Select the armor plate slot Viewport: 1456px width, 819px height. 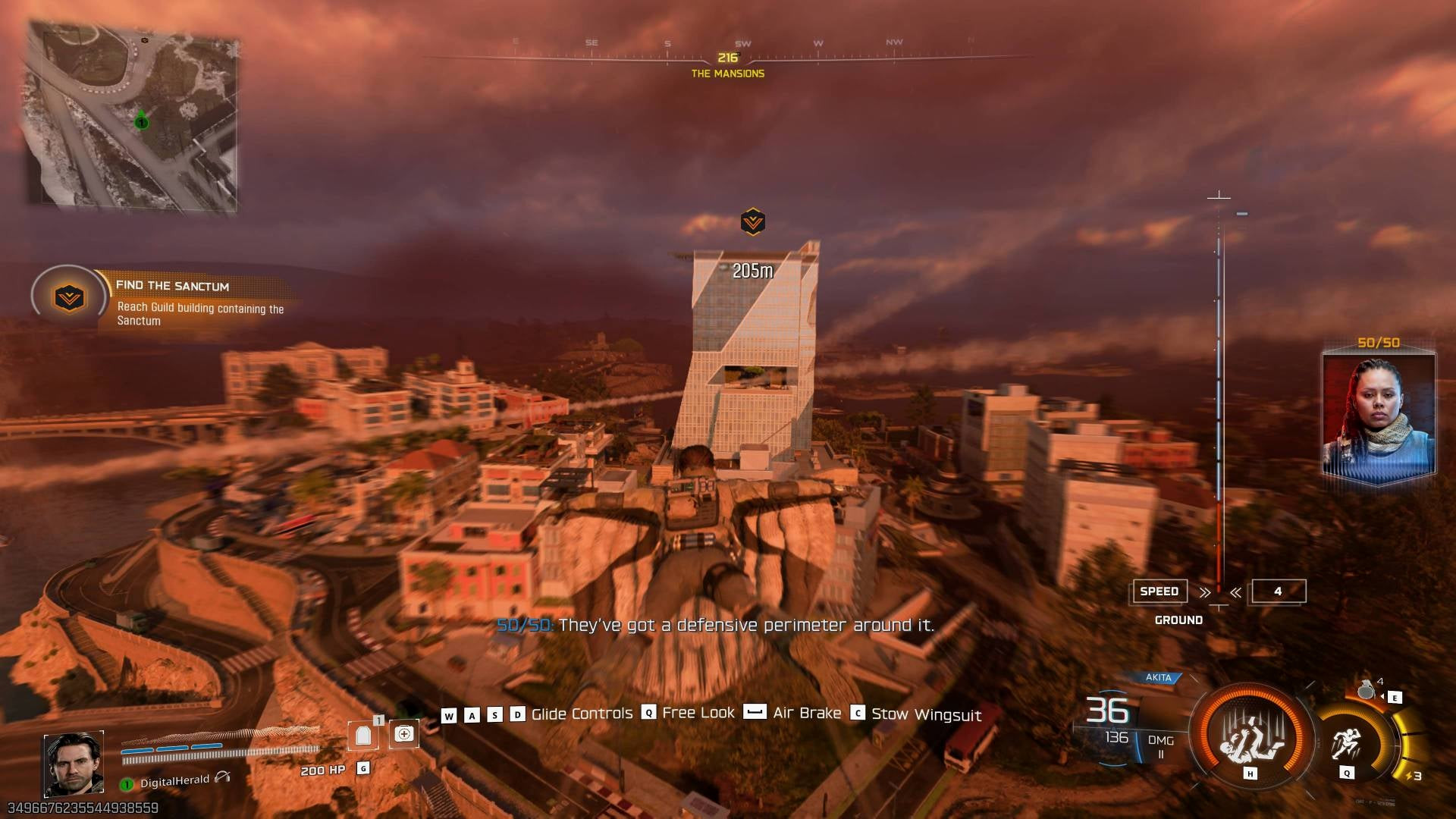coord(363,735)
